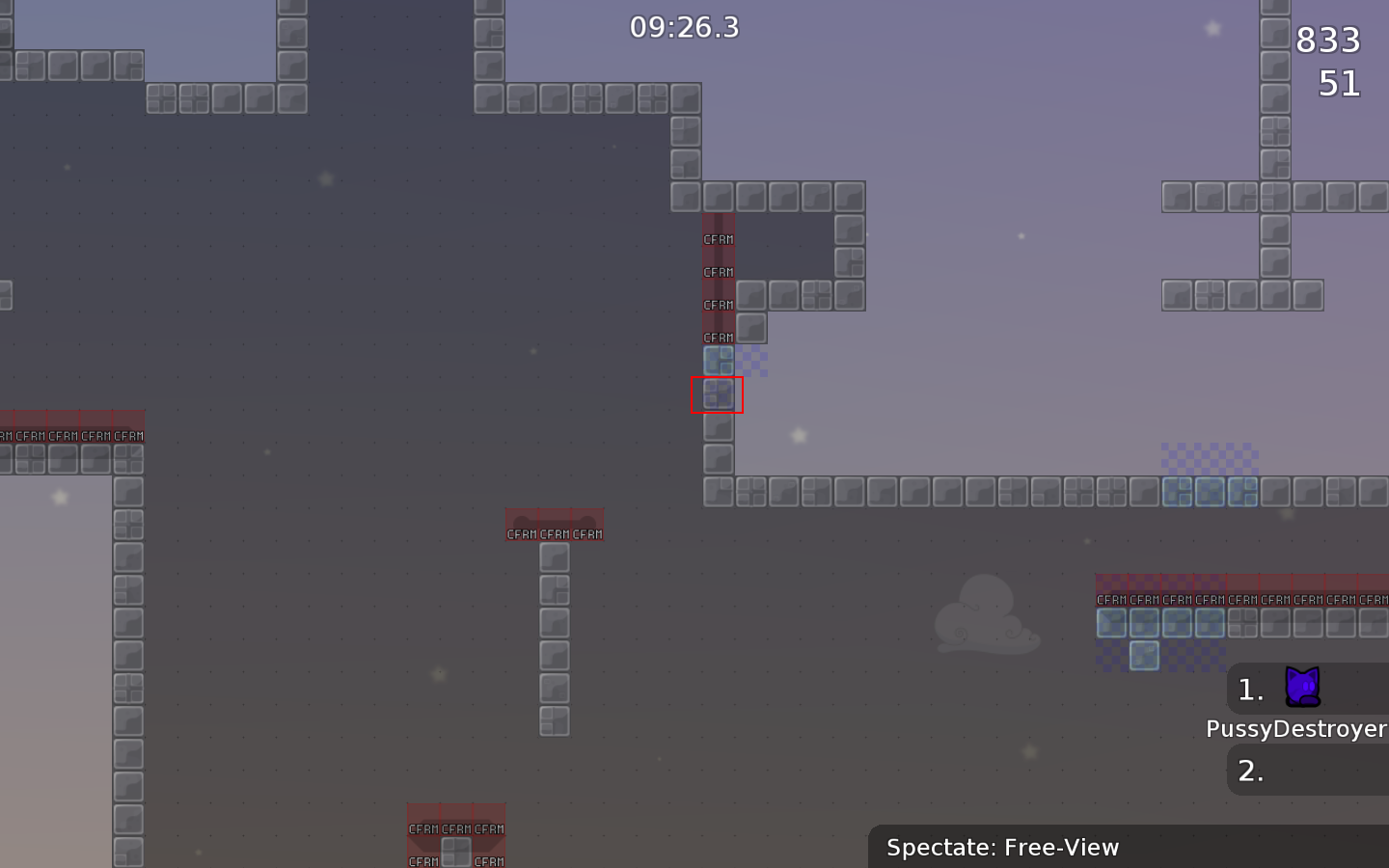The width and height of the screenshot is (1389, 868).
Task: Click the CFRM label on the floating middle platform
Action: click(x=555, y=532)
